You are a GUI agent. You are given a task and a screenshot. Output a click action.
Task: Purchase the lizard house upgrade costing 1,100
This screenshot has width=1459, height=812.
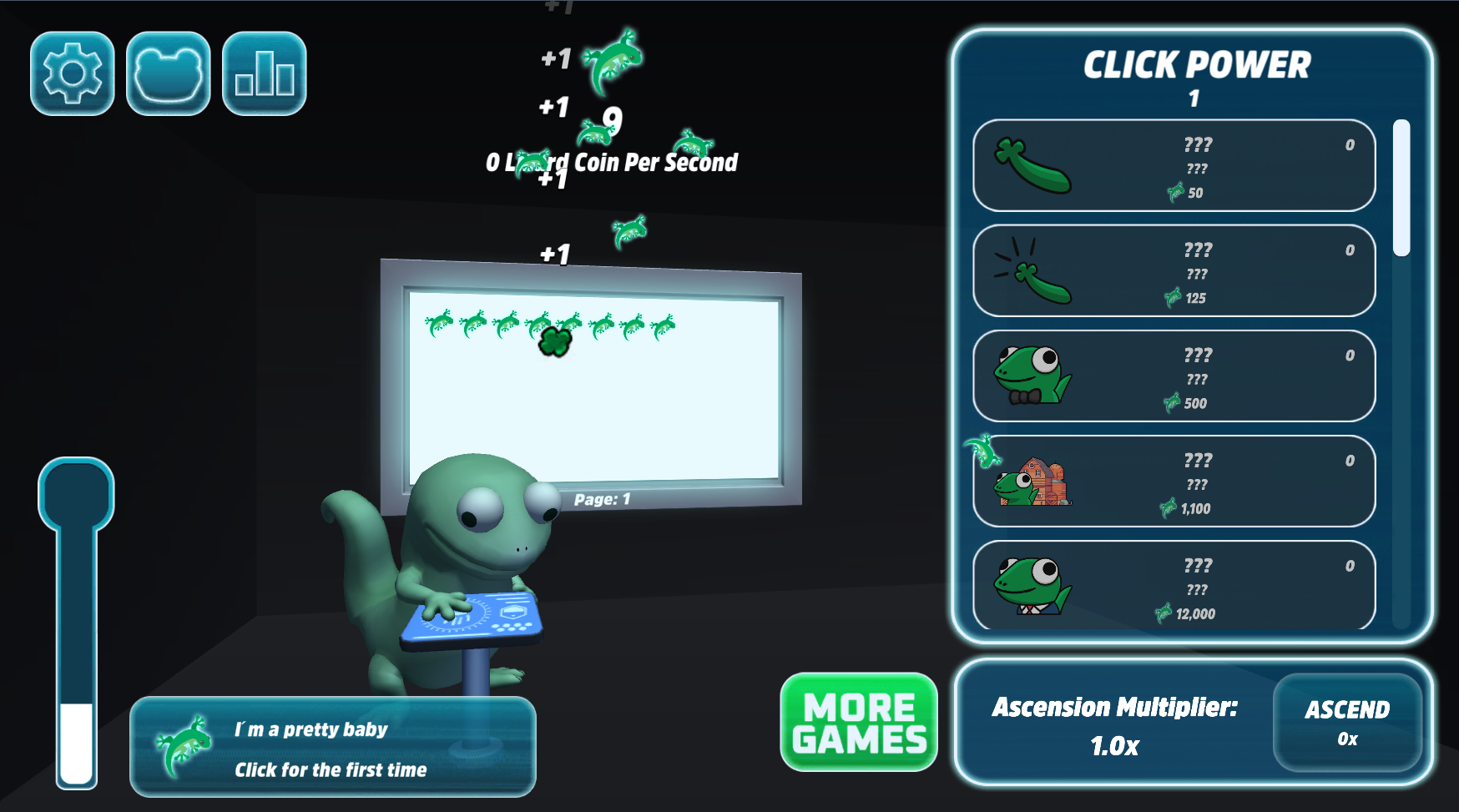click(x=1174, y=482)
